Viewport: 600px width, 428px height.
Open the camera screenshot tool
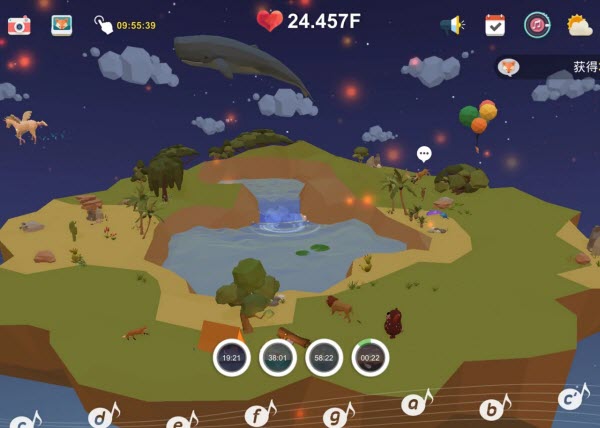[x=19, y=25]
